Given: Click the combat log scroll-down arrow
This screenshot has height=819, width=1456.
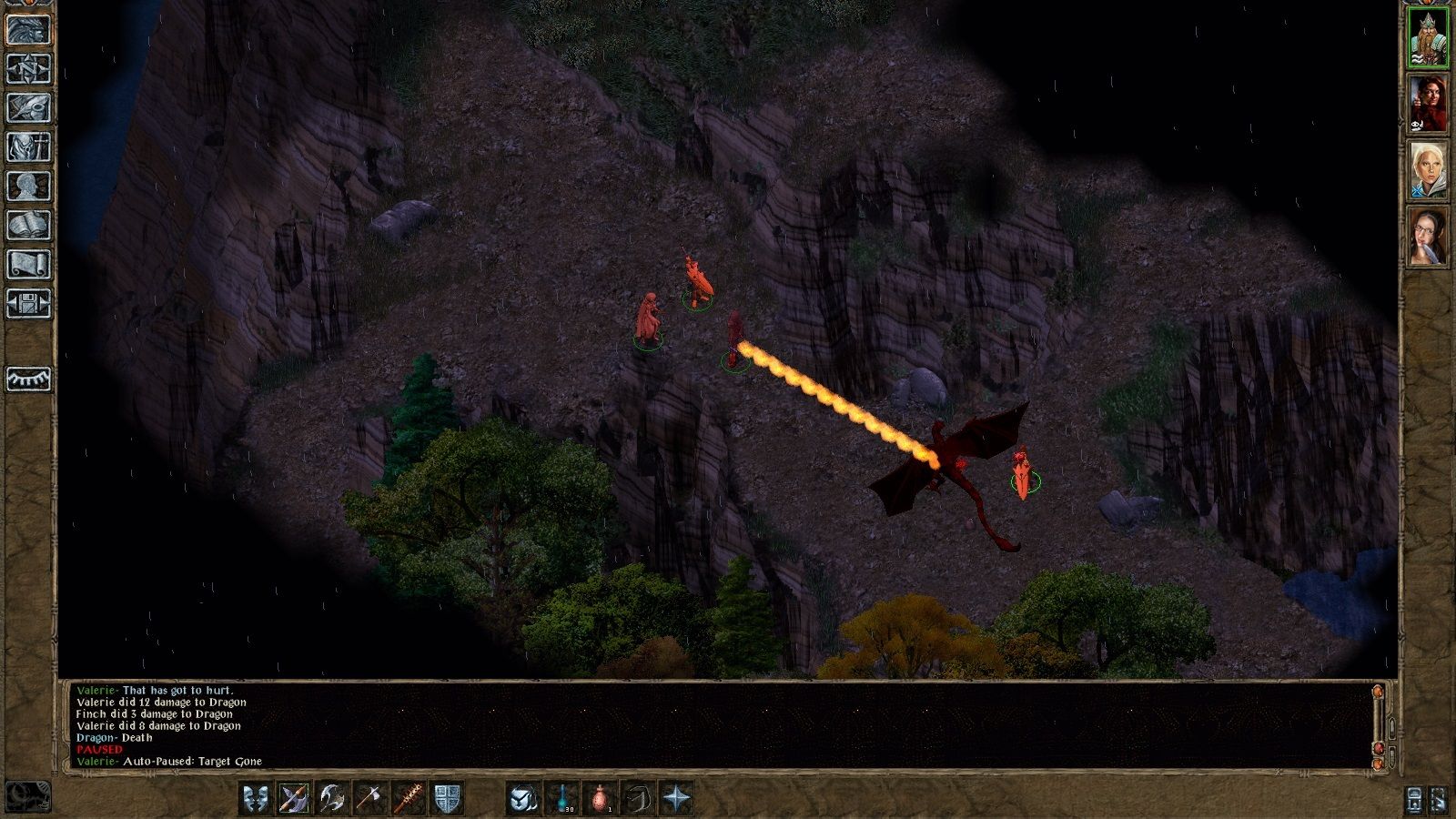Looking at the screenshot, I should [x=1391, y=757].
